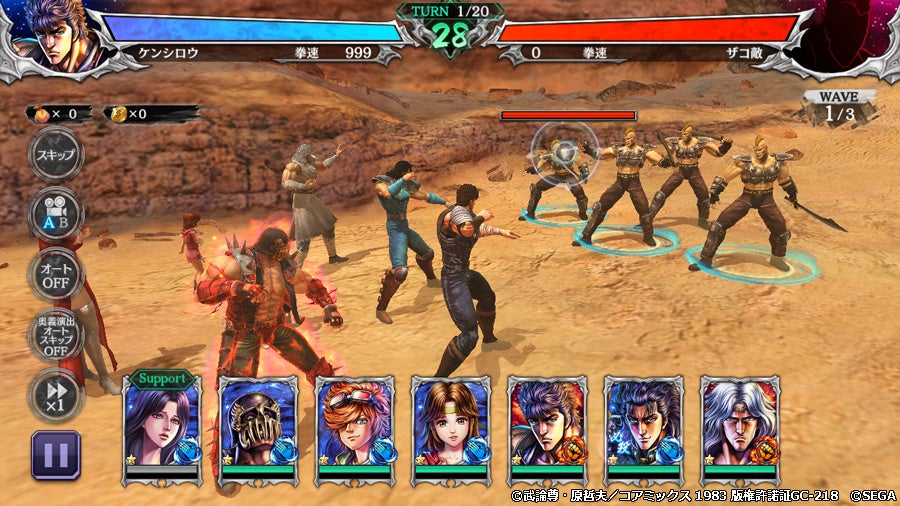The height and width of the screenshot is (506, 900).
Task: Tap the スキップ skip button
Action: coord(54,155)
